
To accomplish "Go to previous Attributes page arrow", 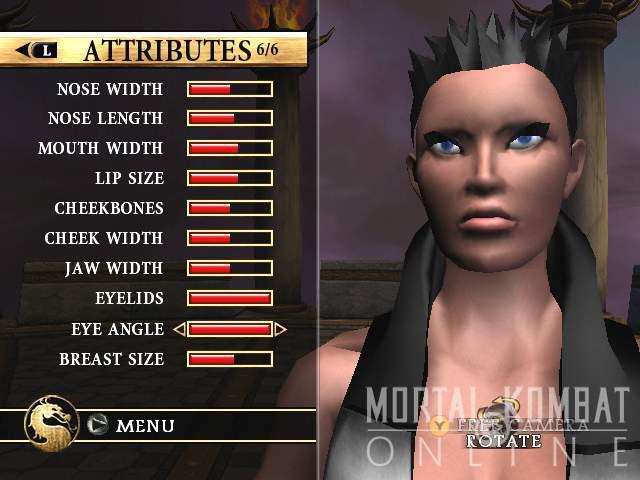I will [x=40, y=50].
